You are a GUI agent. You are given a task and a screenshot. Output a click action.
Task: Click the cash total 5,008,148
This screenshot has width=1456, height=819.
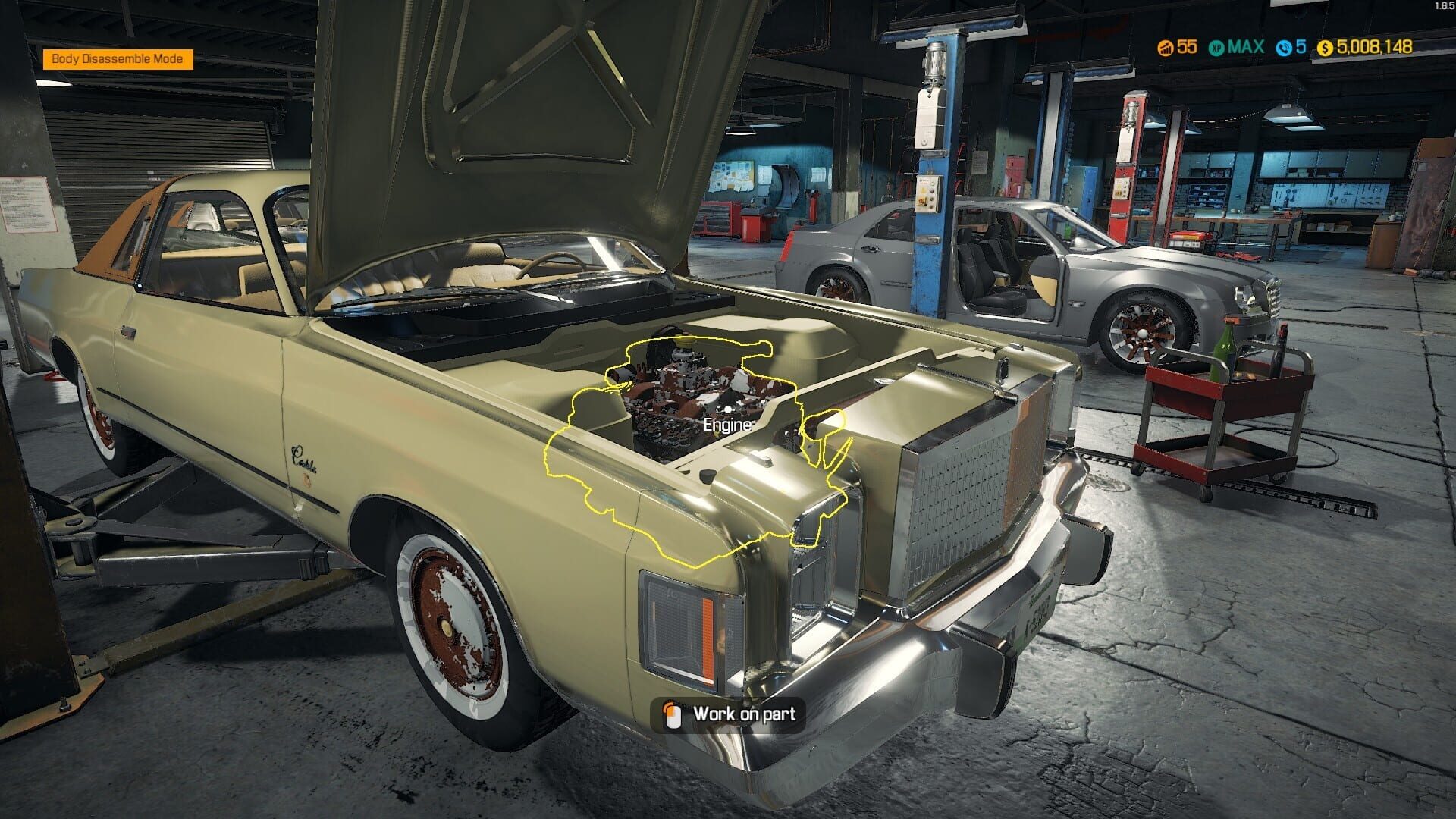[x=1373, y=48]
